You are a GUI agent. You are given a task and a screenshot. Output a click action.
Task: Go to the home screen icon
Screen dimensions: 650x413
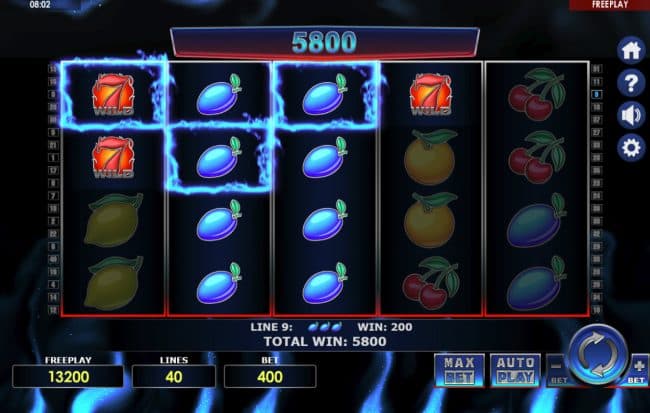[631, 50]
